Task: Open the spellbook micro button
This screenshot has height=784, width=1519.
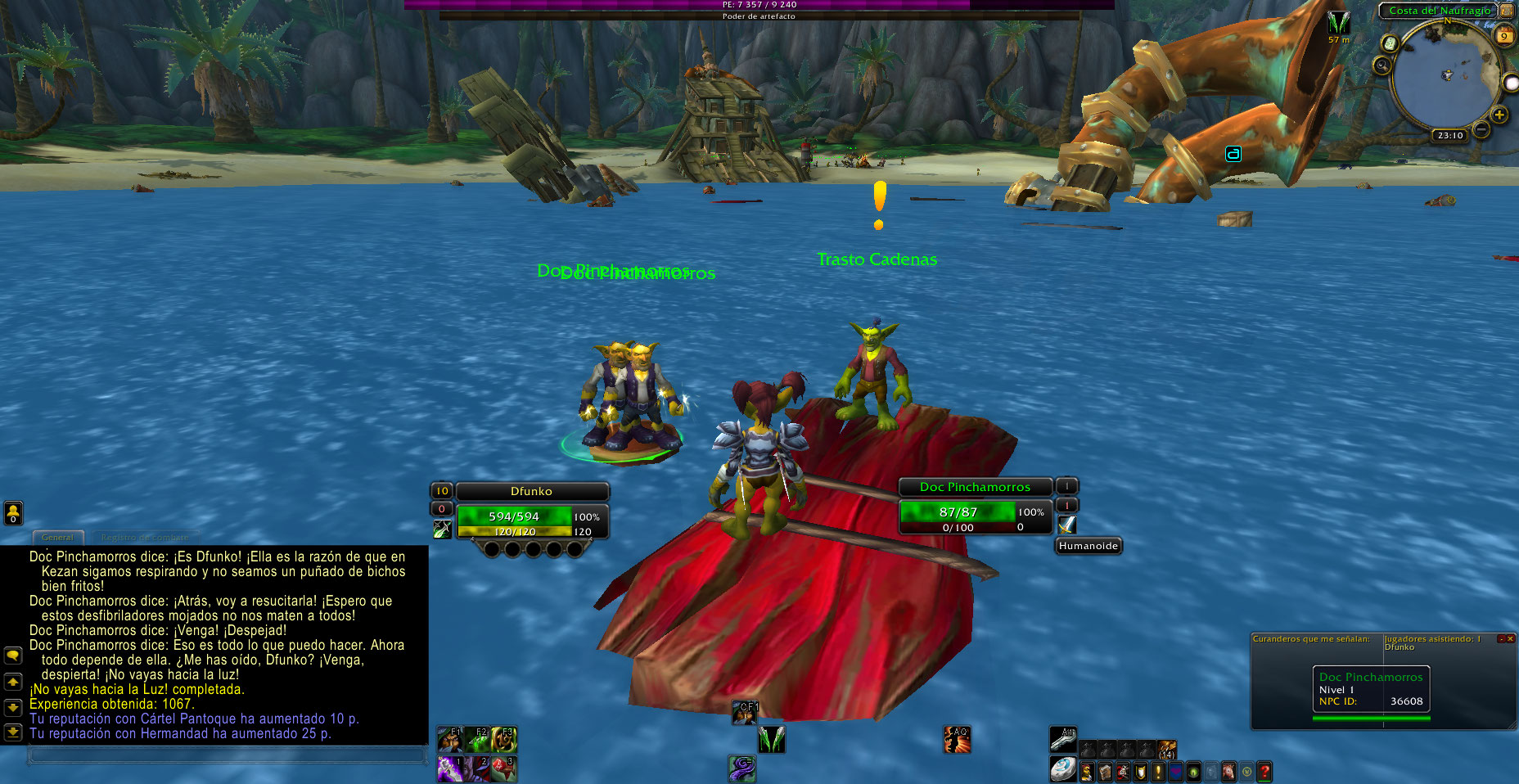Action: click(x=1105, y=772)
